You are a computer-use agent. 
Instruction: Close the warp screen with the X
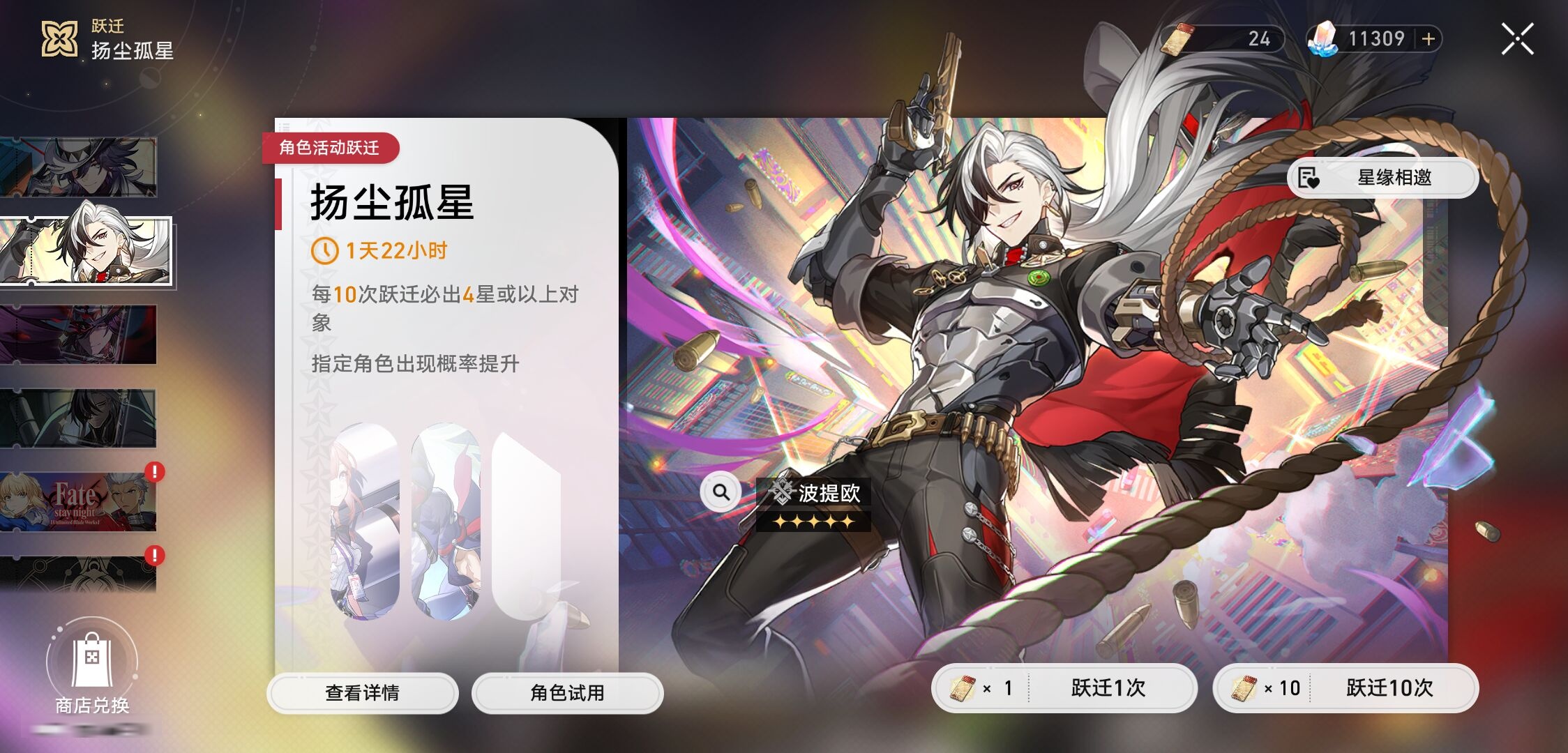[1518, 38]
